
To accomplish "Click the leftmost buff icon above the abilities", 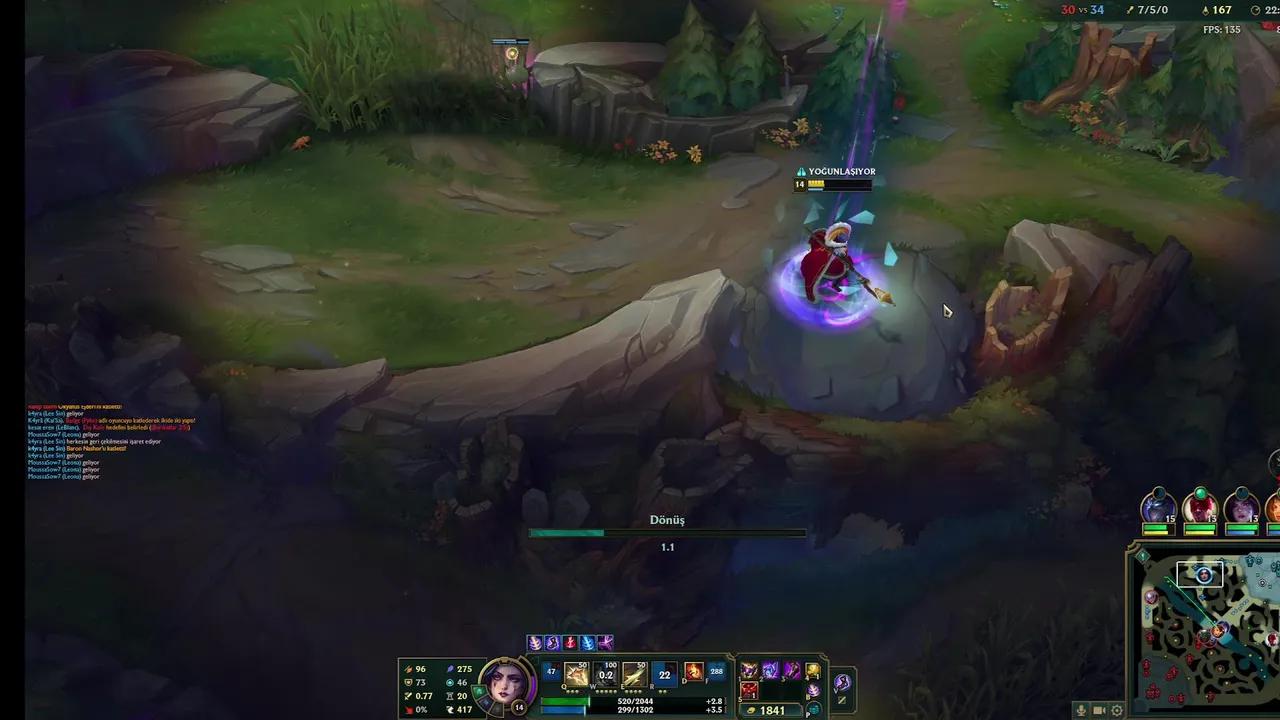I will 533,643.
